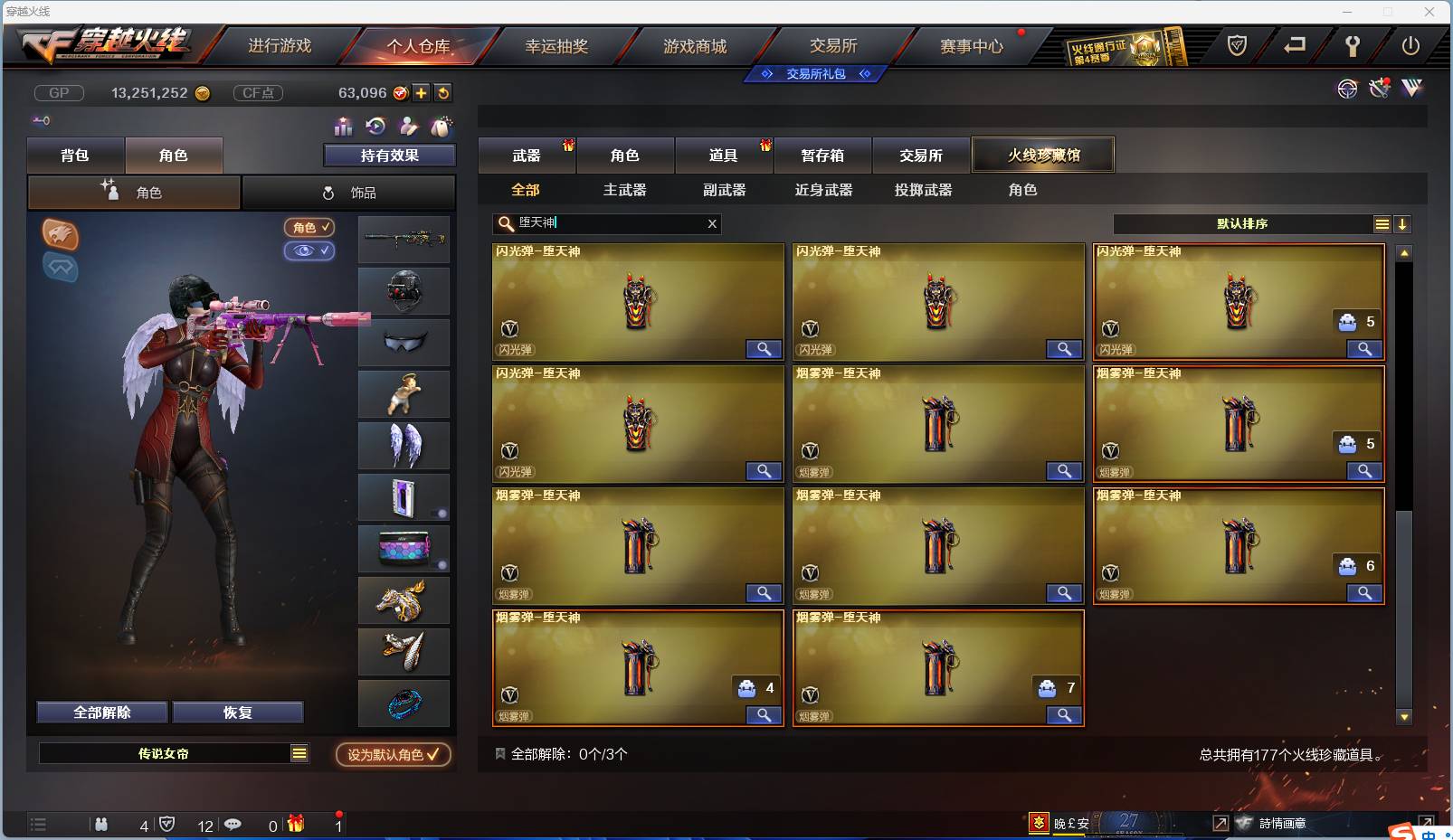The width and height of the screenshot is (1453, 840).
Task: Toggle the 角色 checkmark badge above equipment slots
Action: (x=309, y=228)
